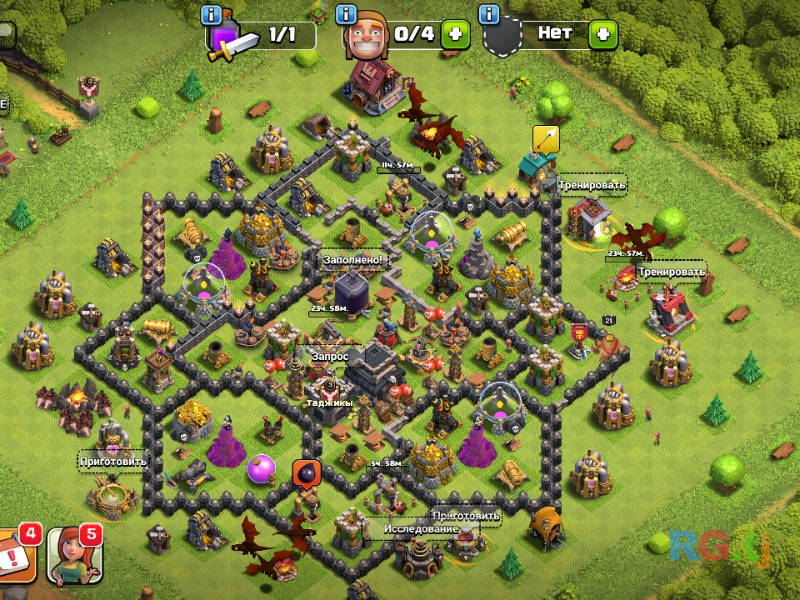This screenshot has width=800, height=600.
Task: Open the alert icon with badge 4
Action: [x=16, y=558]
